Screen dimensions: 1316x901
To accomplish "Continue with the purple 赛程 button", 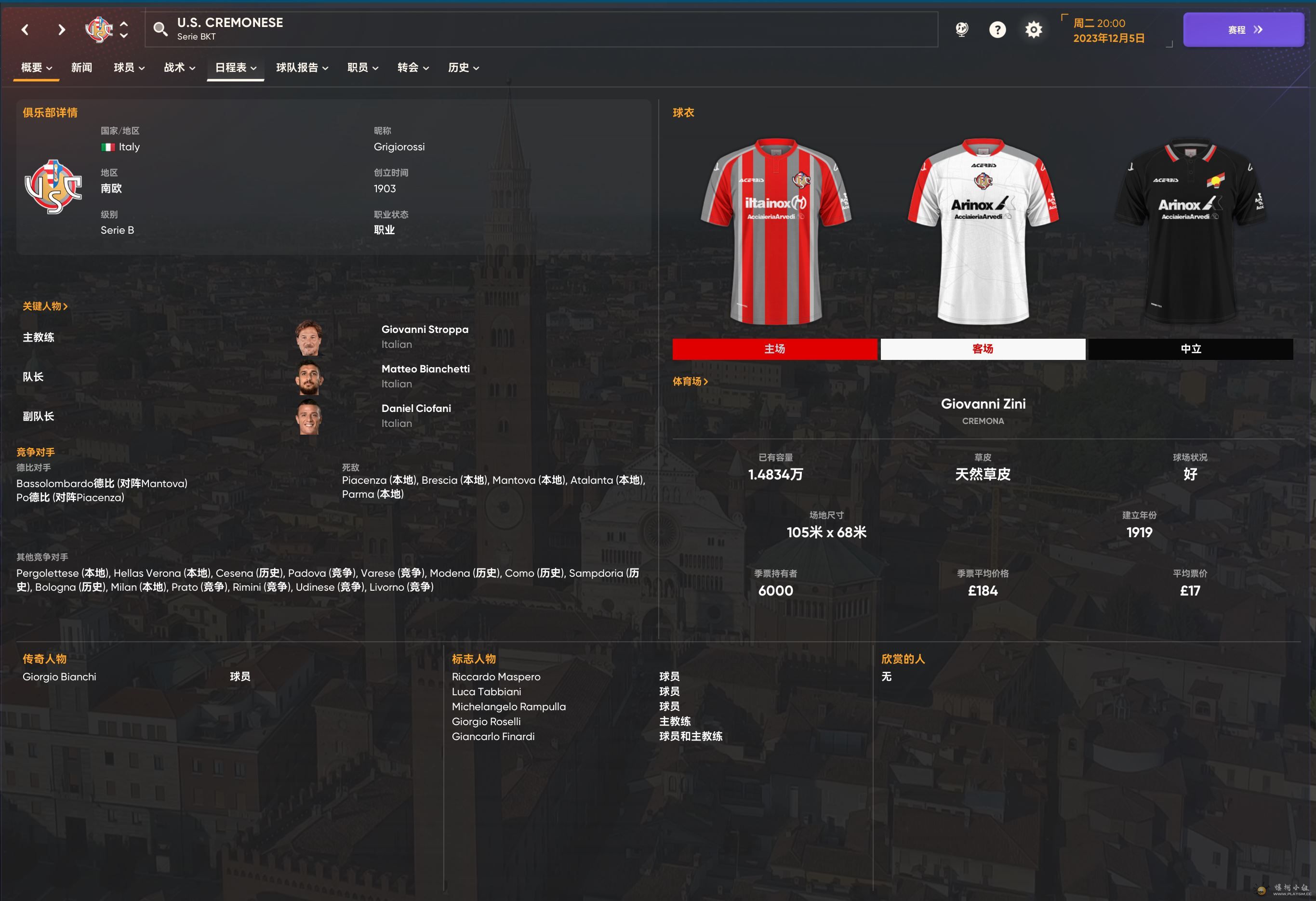I will (1243, 29).
